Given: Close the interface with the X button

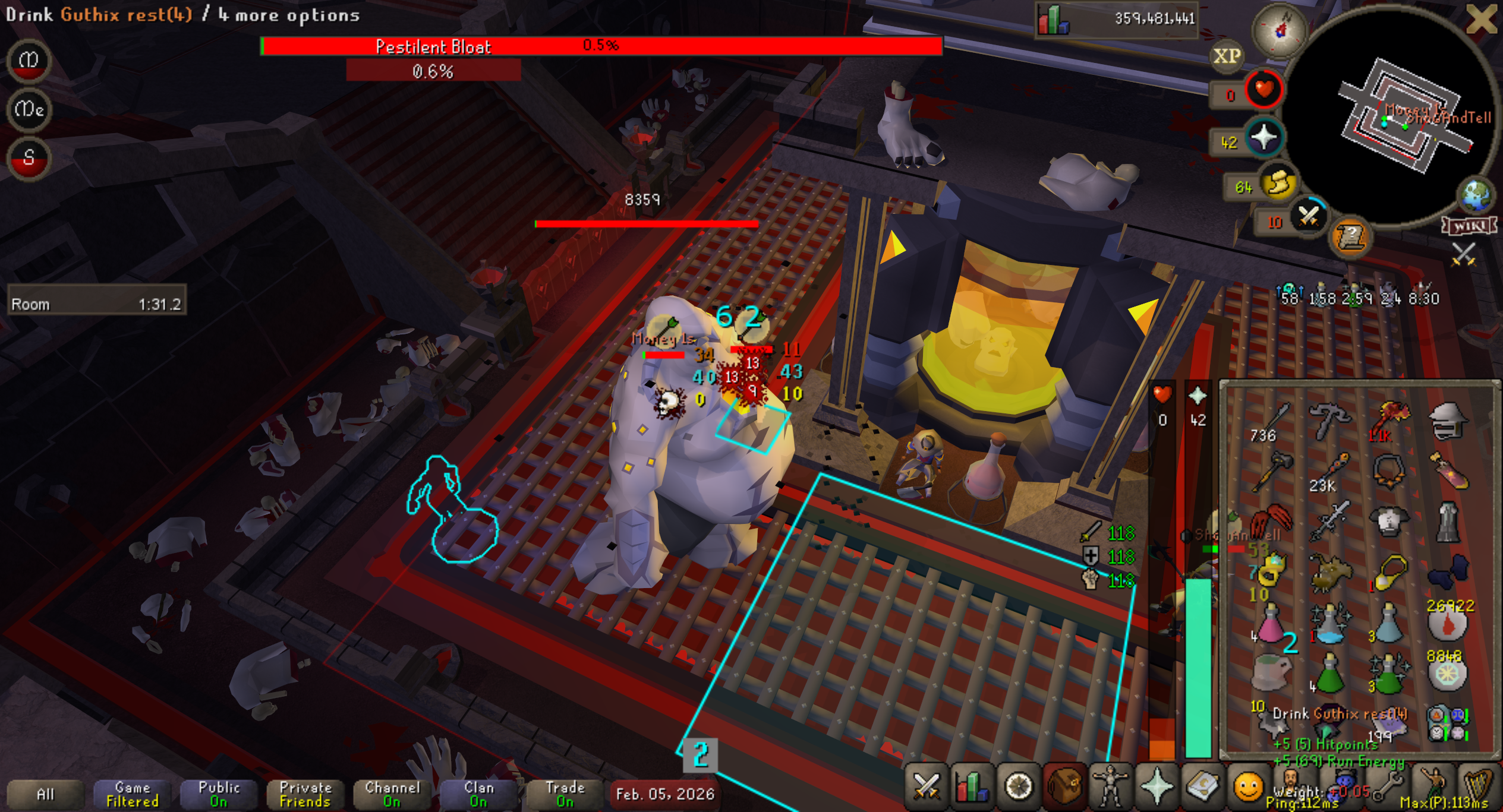Looking at the screenshot, I should [x=1482, y=19].
